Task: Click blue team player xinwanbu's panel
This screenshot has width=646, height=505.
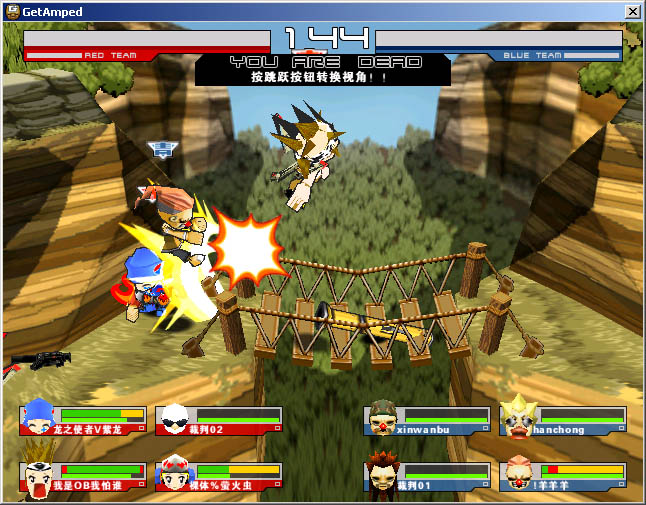Action: click(x=427, y=420)
